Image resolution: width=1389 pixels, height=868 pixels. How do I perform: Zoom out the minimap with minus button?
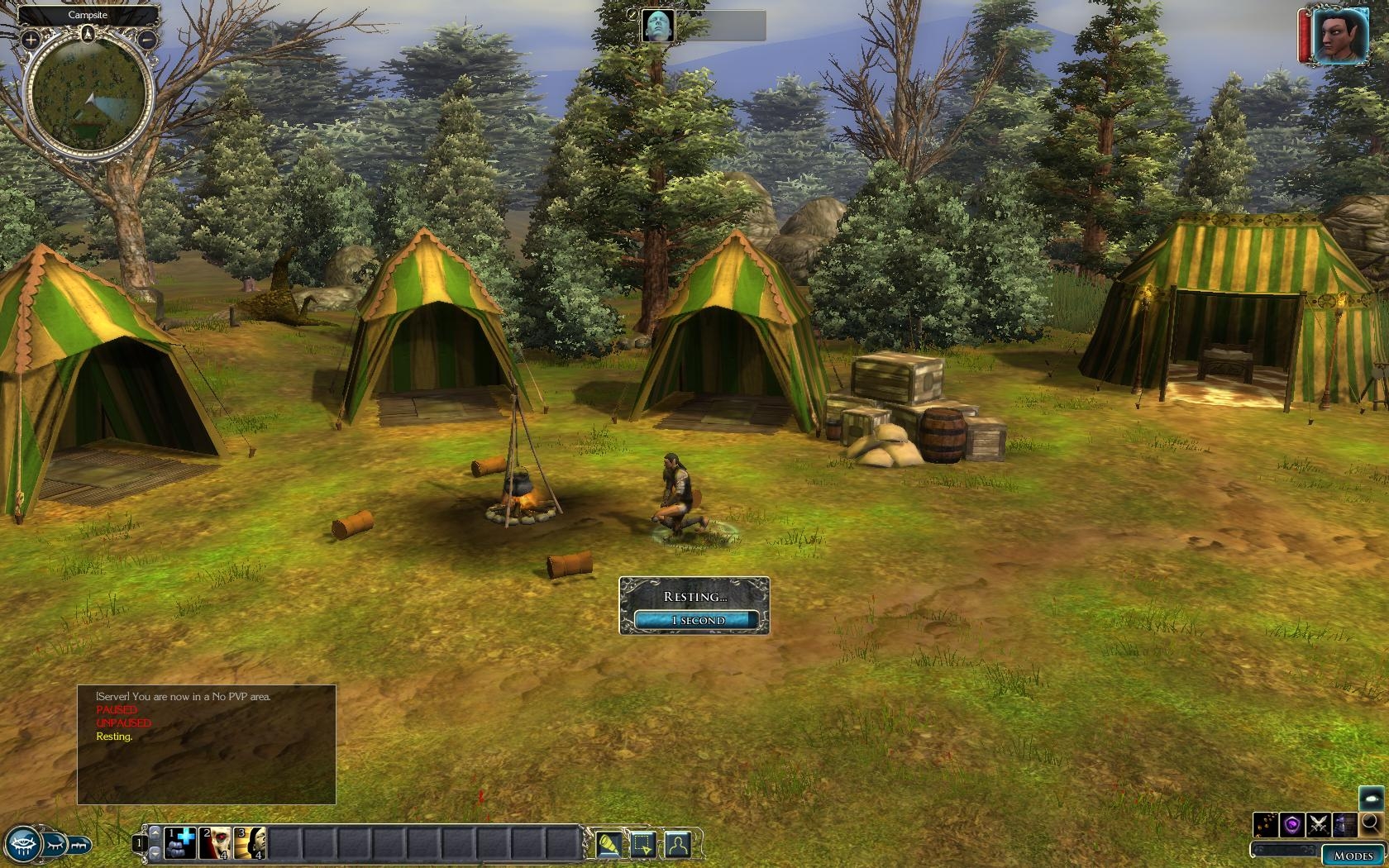coord(147,39)
